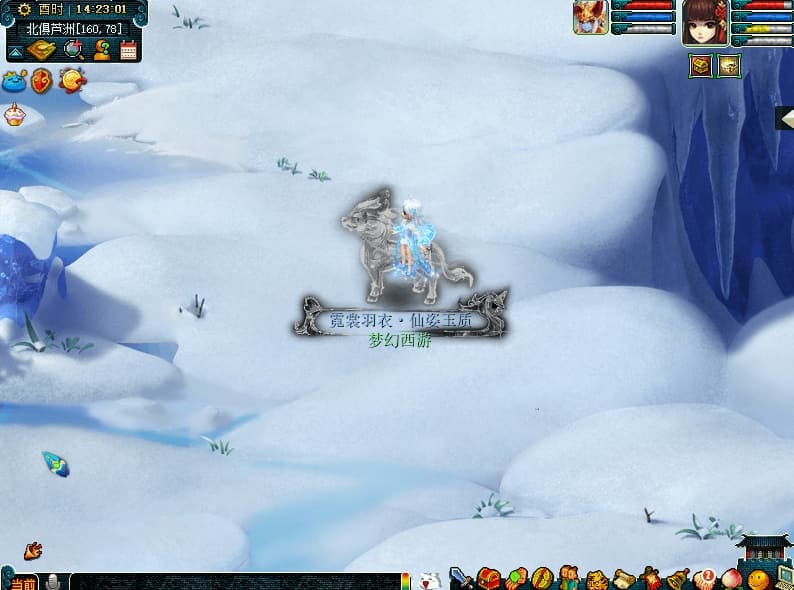This screenshot has width=794, height=590.
Task: Click the helper icon with green question mark
Action: point(102,50)
